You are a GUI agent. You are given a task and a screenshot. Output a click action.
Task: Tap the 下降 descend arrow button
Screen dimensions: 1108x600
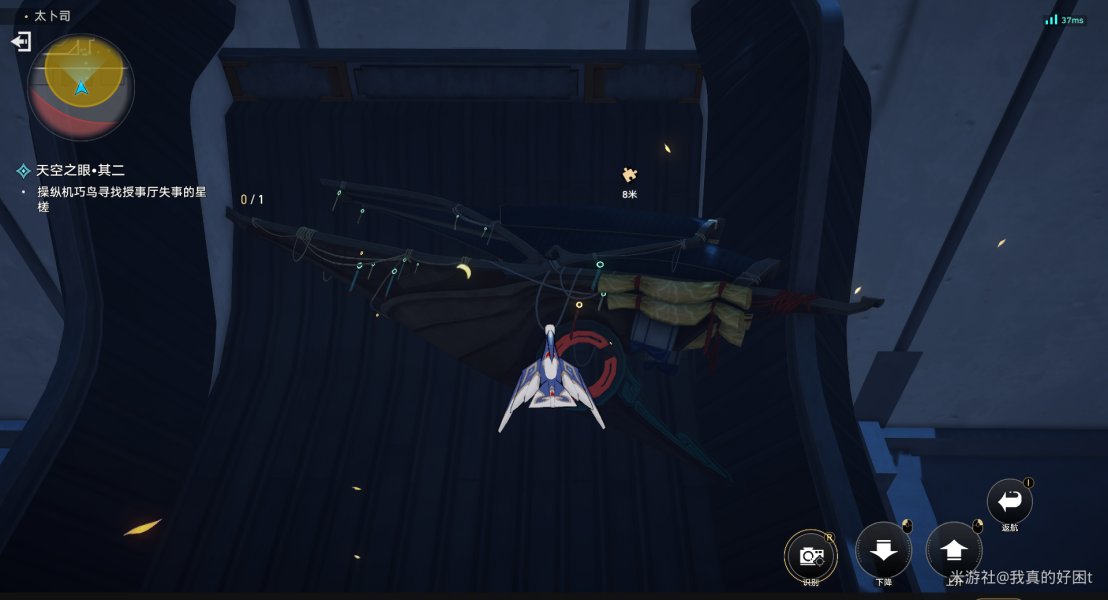[883, 550]
